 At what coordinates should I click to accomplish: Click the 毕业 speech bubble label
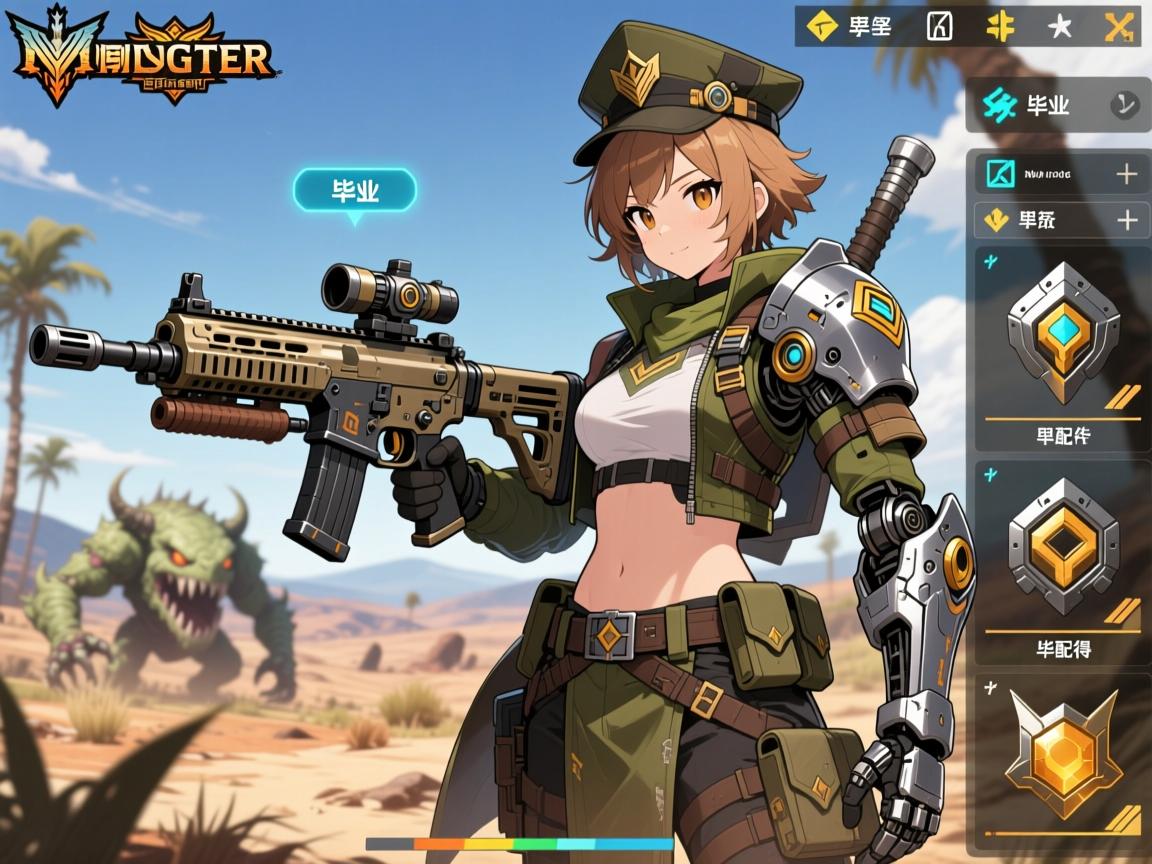354,190
